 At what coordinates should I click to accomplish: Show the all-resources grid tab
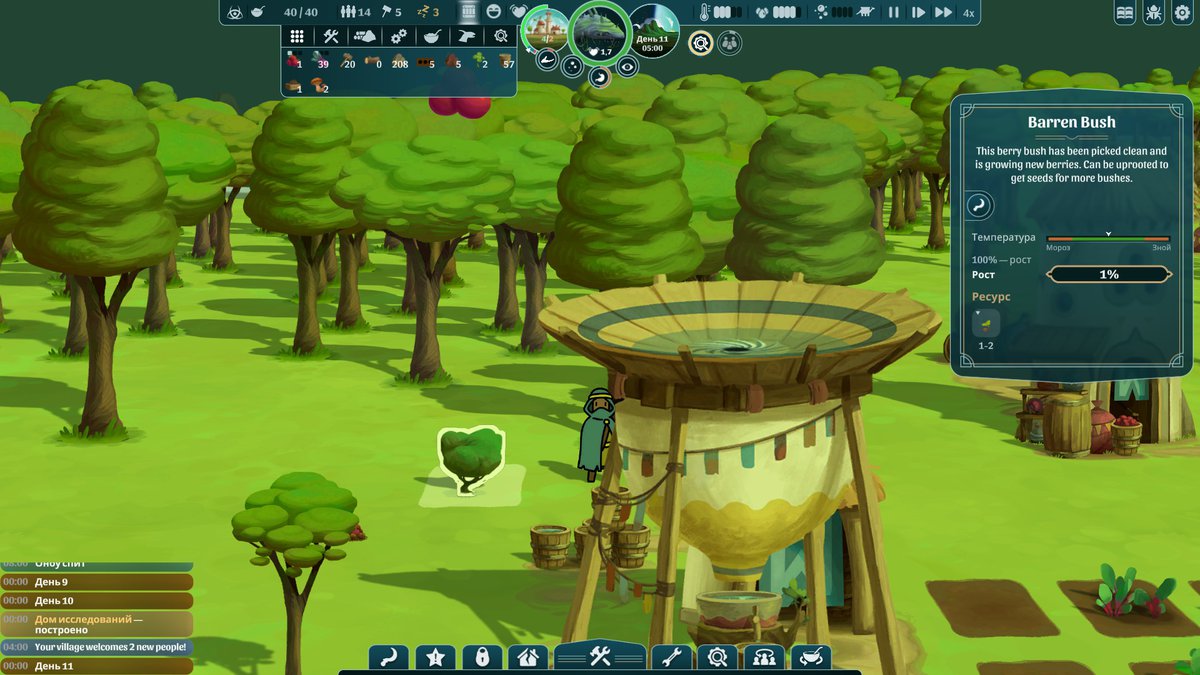coord(297,36)
